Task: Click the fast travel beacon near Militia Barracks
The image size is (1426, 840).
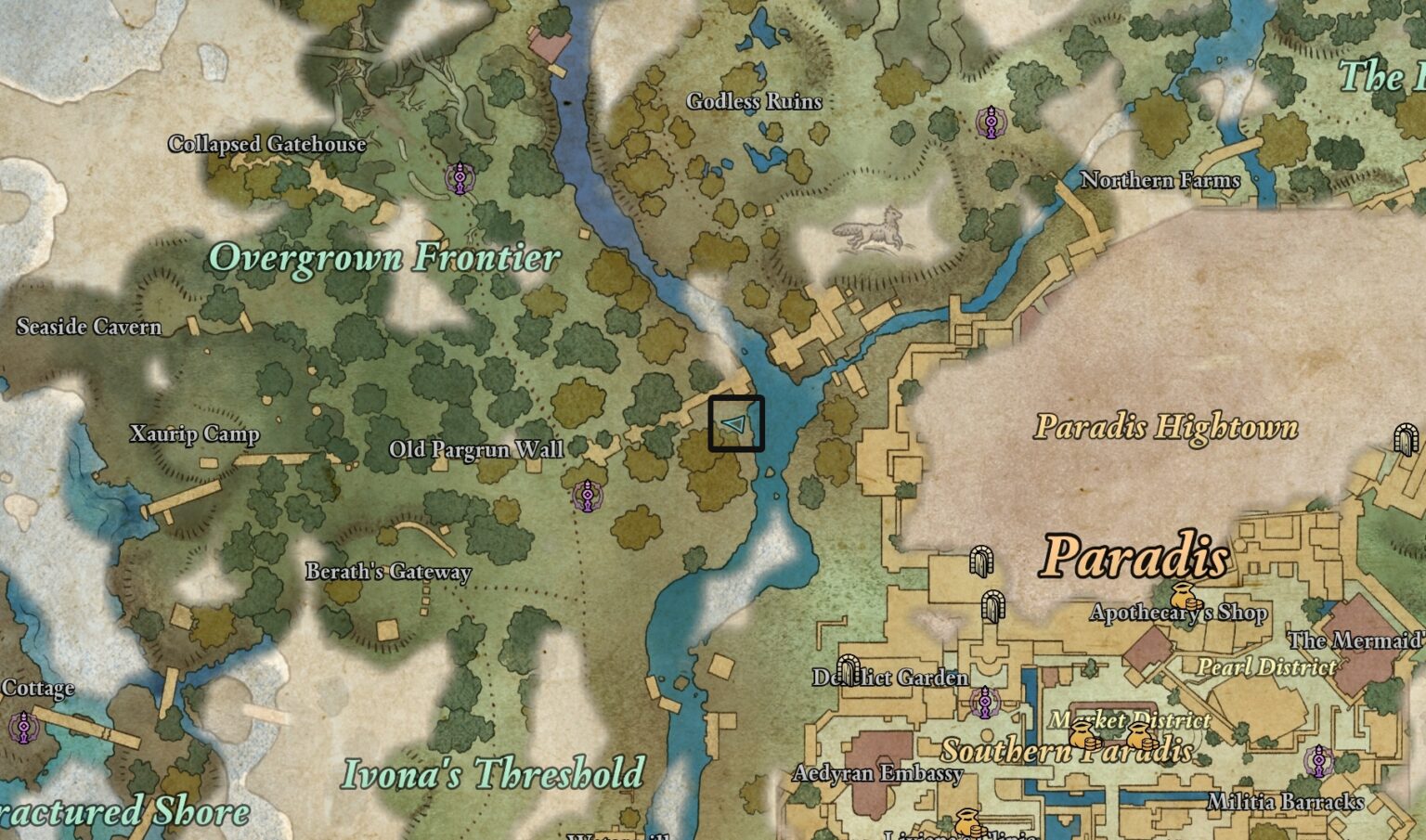Action: [x=1317, y=761]
